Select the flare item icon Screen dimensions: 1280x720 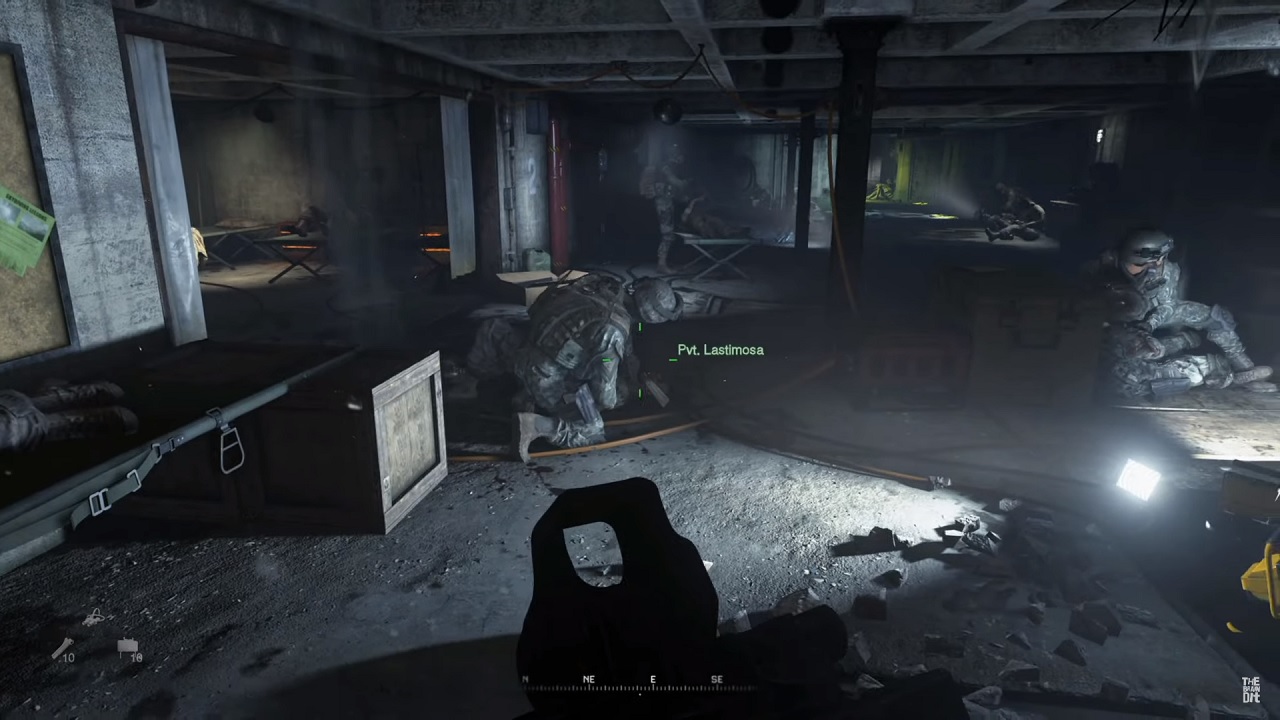pos(62,648)
